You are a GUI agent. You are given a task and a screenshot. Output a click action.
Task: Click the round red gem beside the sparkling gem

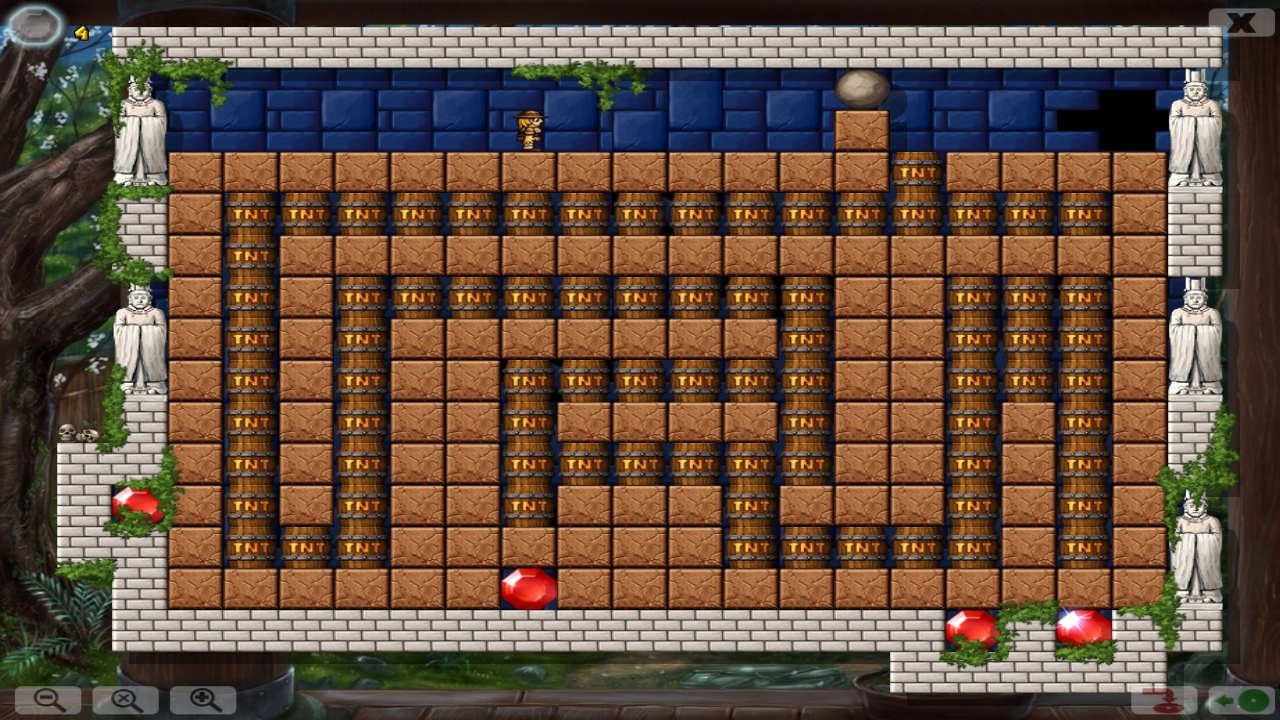click(x=972, y=629)
